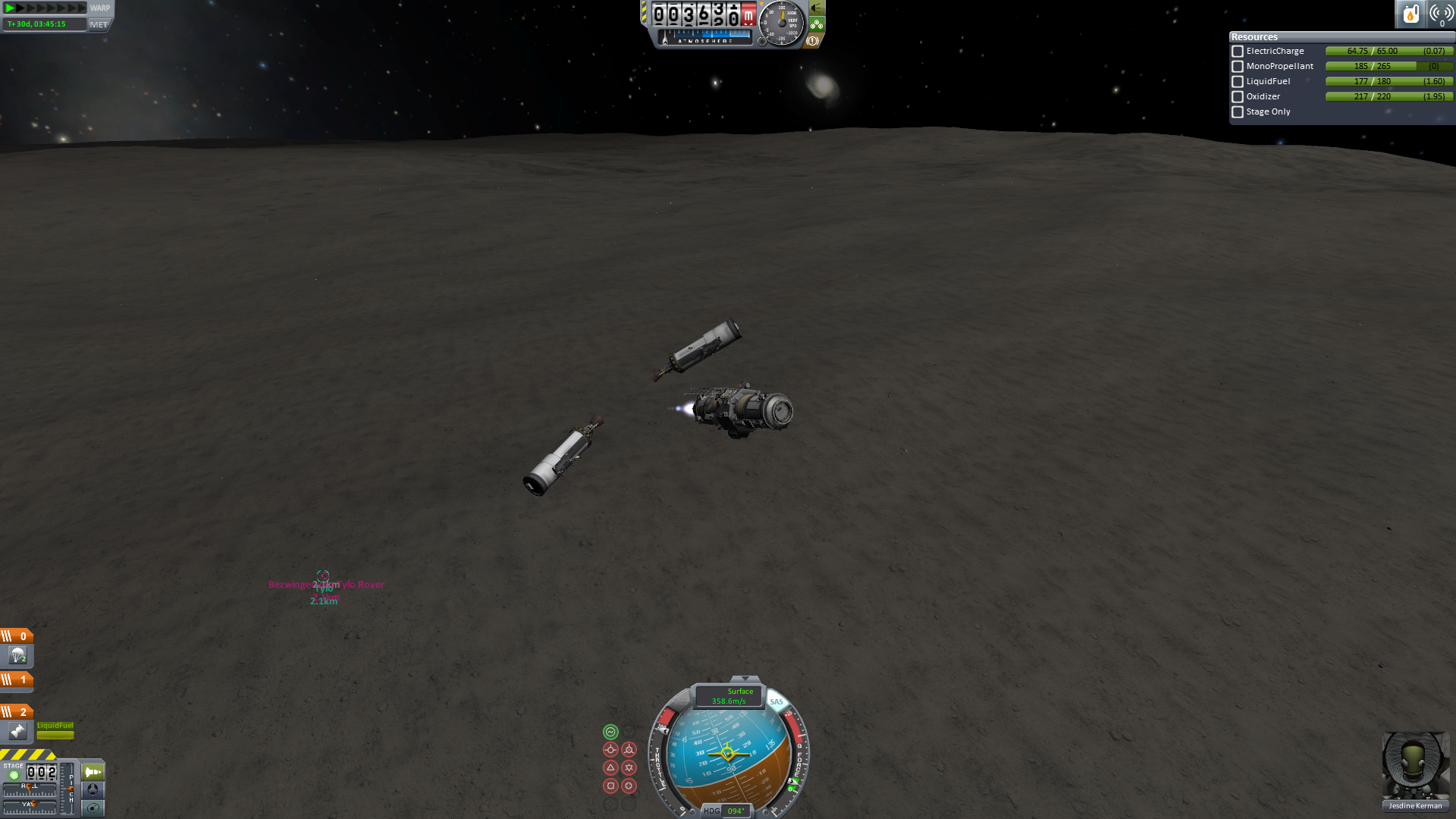1456x819 pixels.
Task: Select the parachute icon in stage 0
Action: tap(17, 655)
